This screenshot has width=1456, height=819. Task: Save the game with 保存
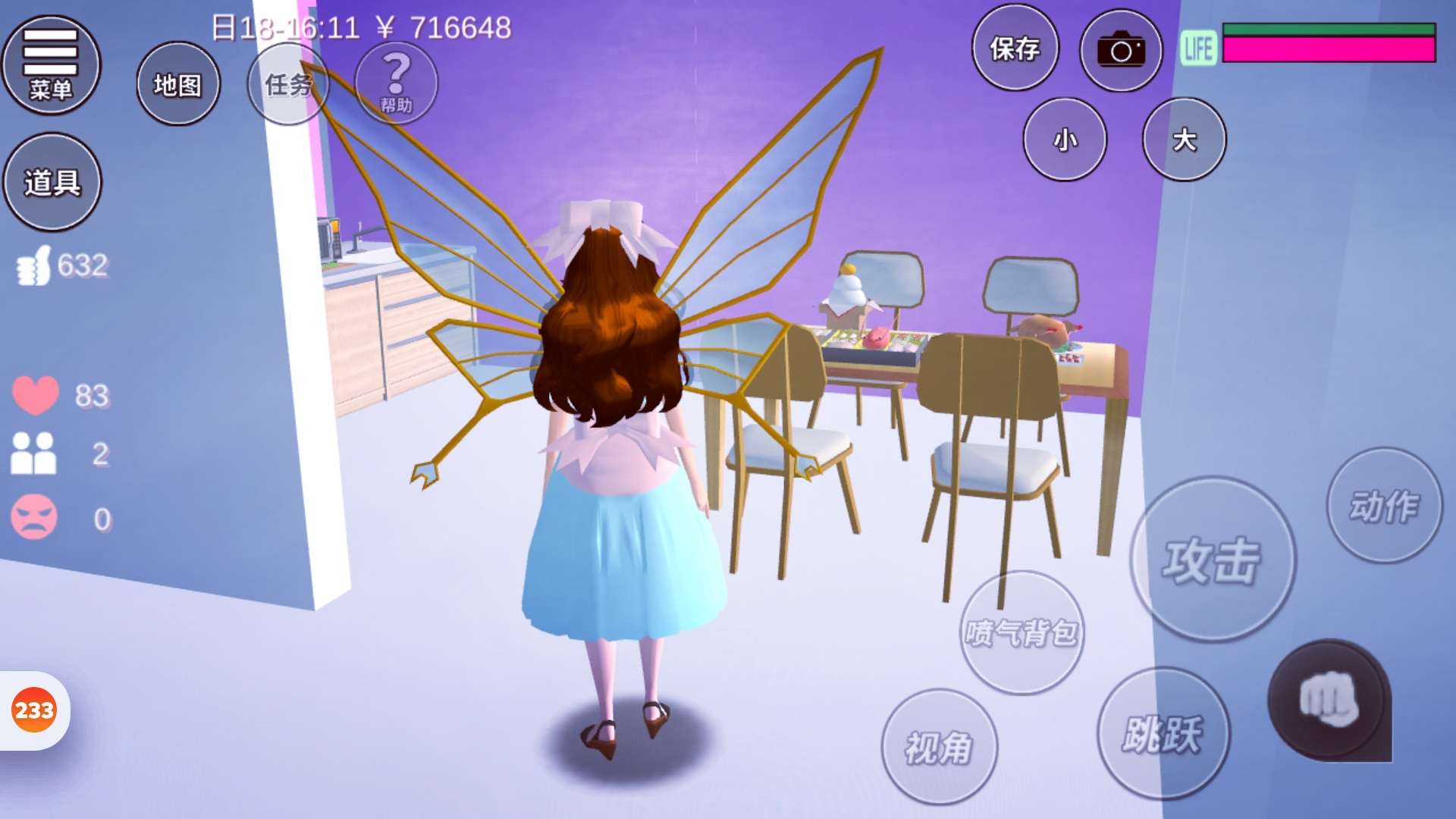pos(1015,49)
